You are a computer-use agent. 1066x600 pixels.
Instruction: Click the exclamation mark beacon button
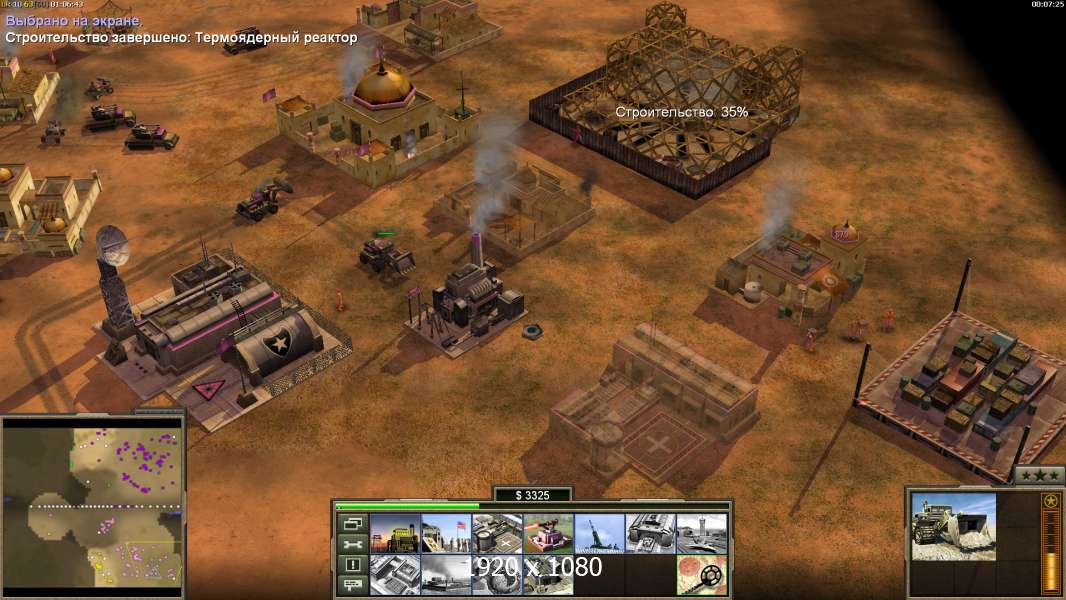(353, 565)
